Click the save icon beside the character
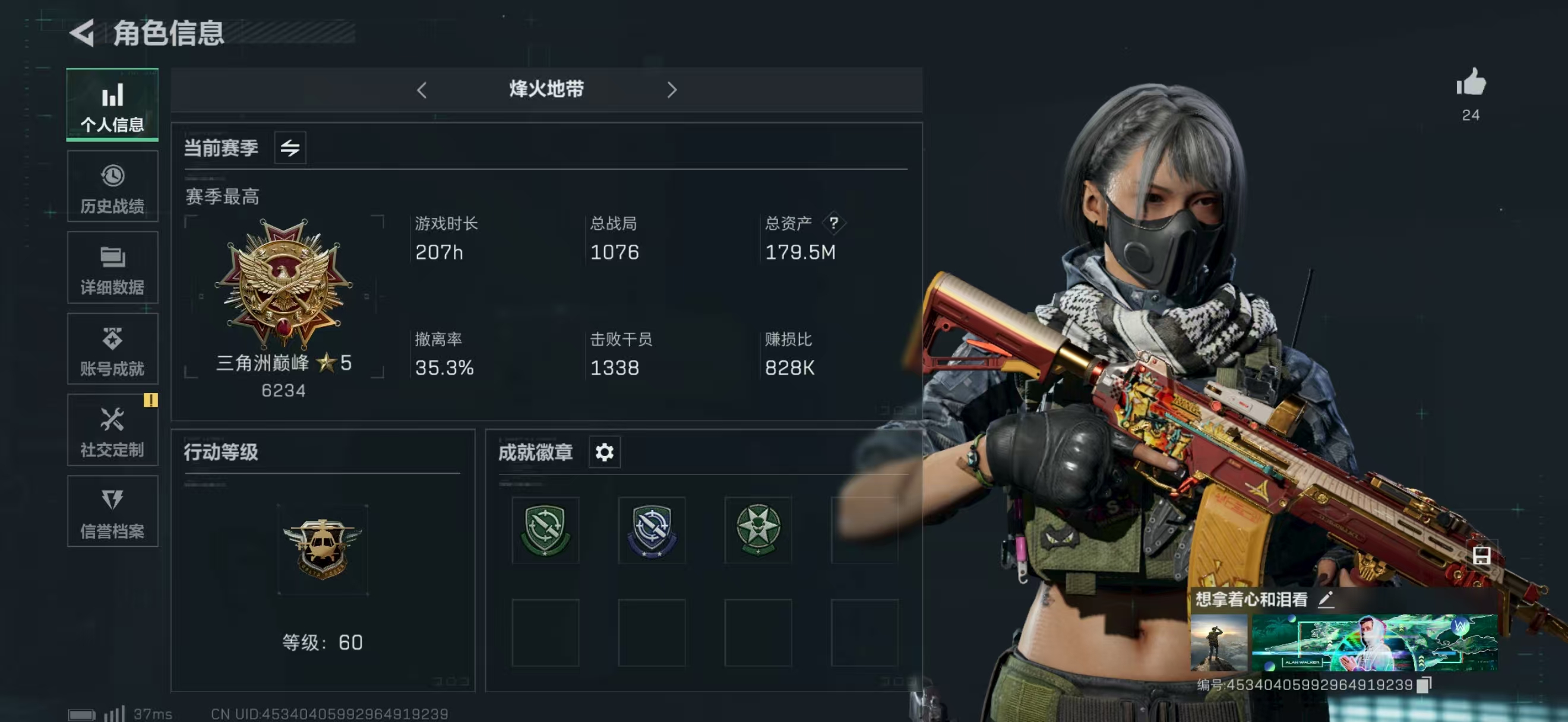This screenshot has height=722, width=1568. coord(1481,555)
